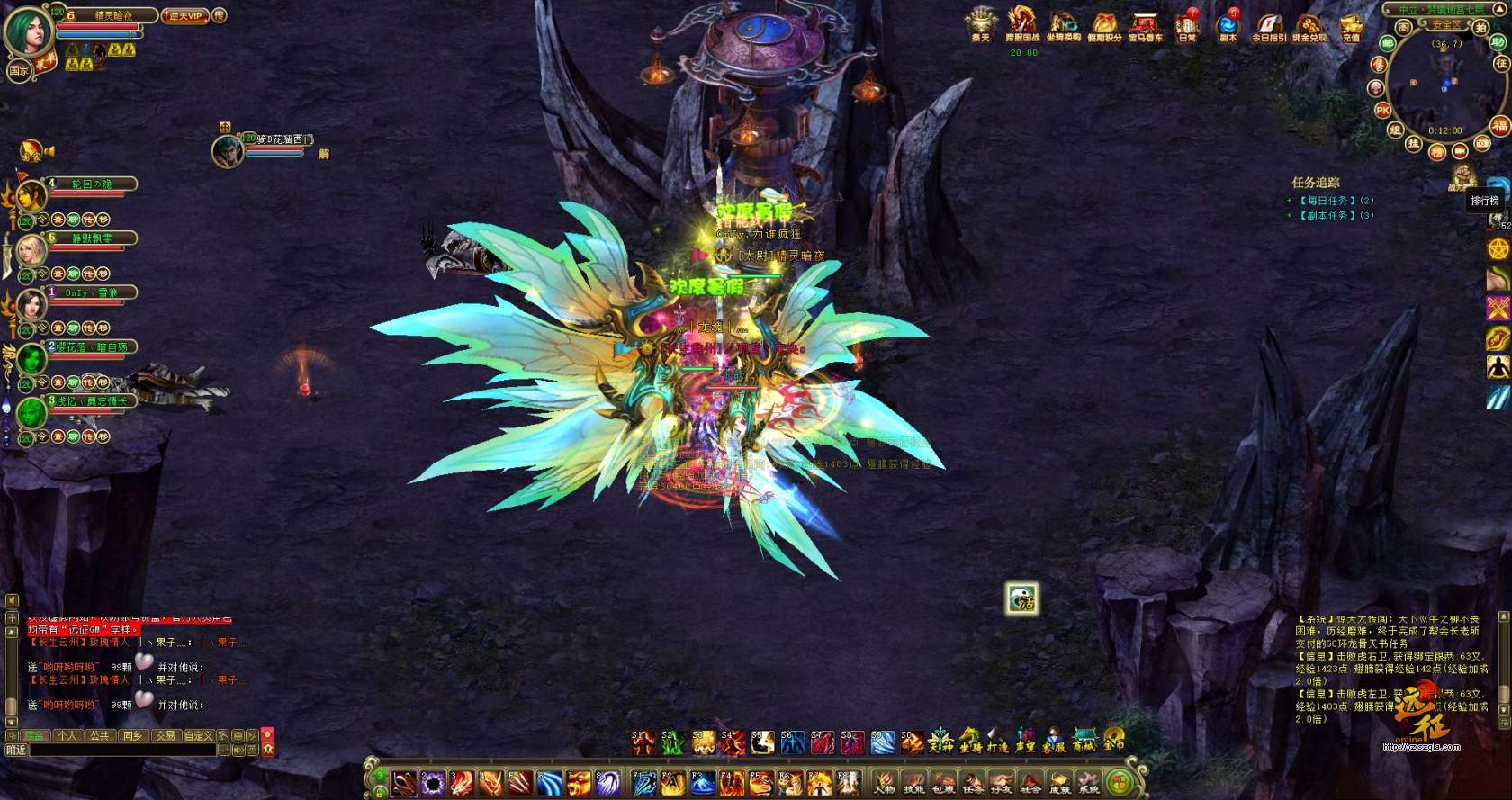Viewport: 1512px width, 800px height.
Task: Open the 包裹 bag inventory
Action: click(943, 783)
